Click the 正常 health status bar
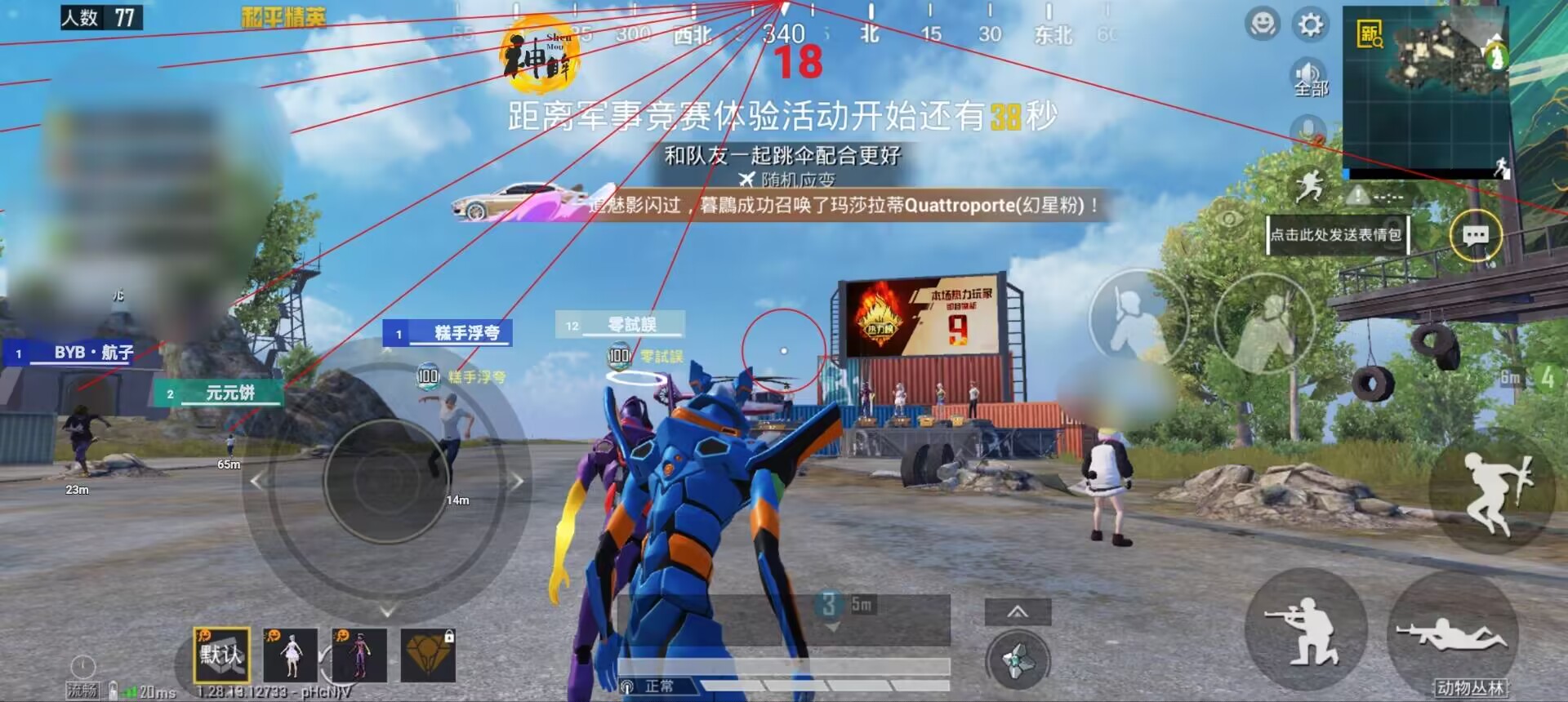This screenshot has height=702, width=1568. pyautogui.click(x=660, y=686)
